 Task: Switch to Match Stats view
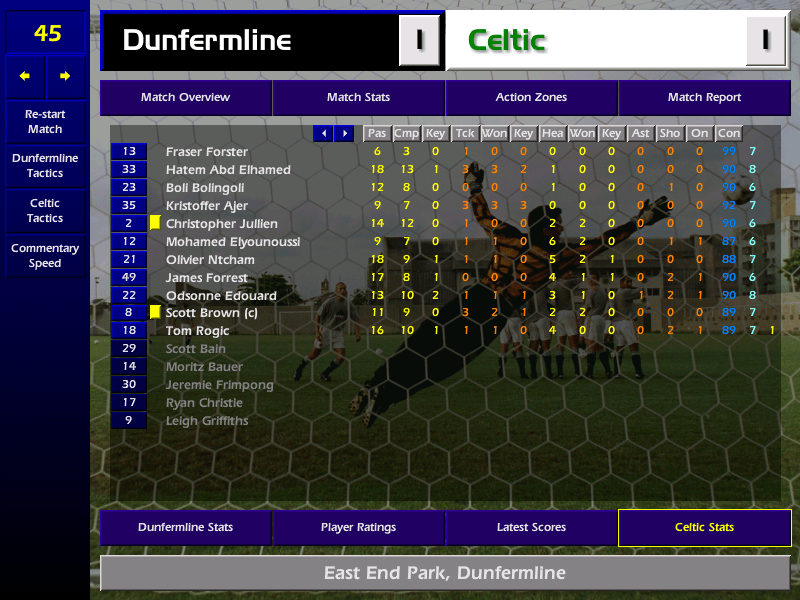tap(358, 98)
